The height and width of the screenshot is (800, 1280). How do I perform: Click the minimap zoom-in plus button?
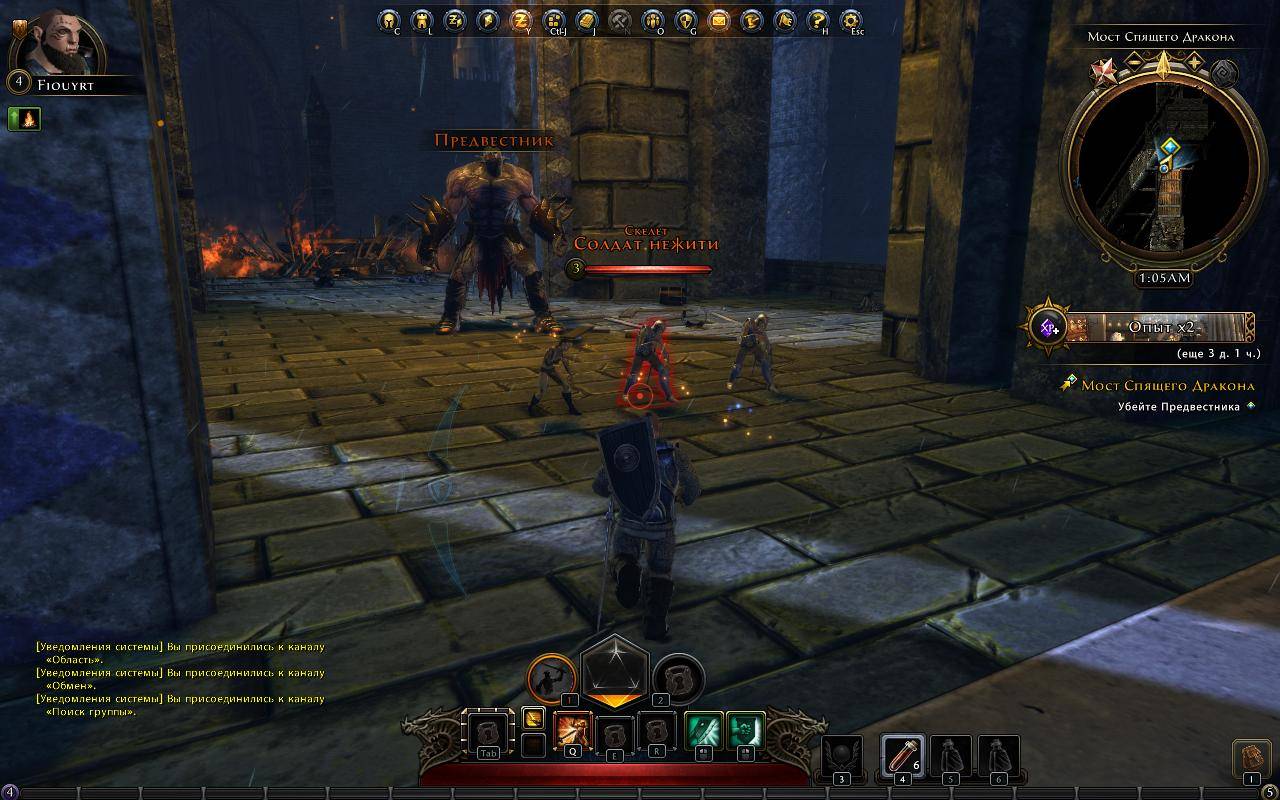pos(1193,63)
